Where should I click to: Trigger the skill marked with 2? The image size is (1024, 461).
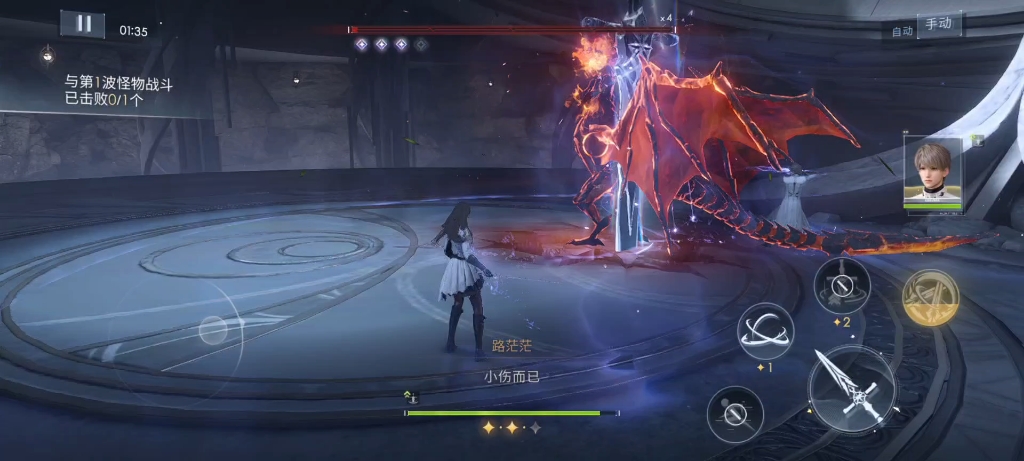tap(841, 285)
